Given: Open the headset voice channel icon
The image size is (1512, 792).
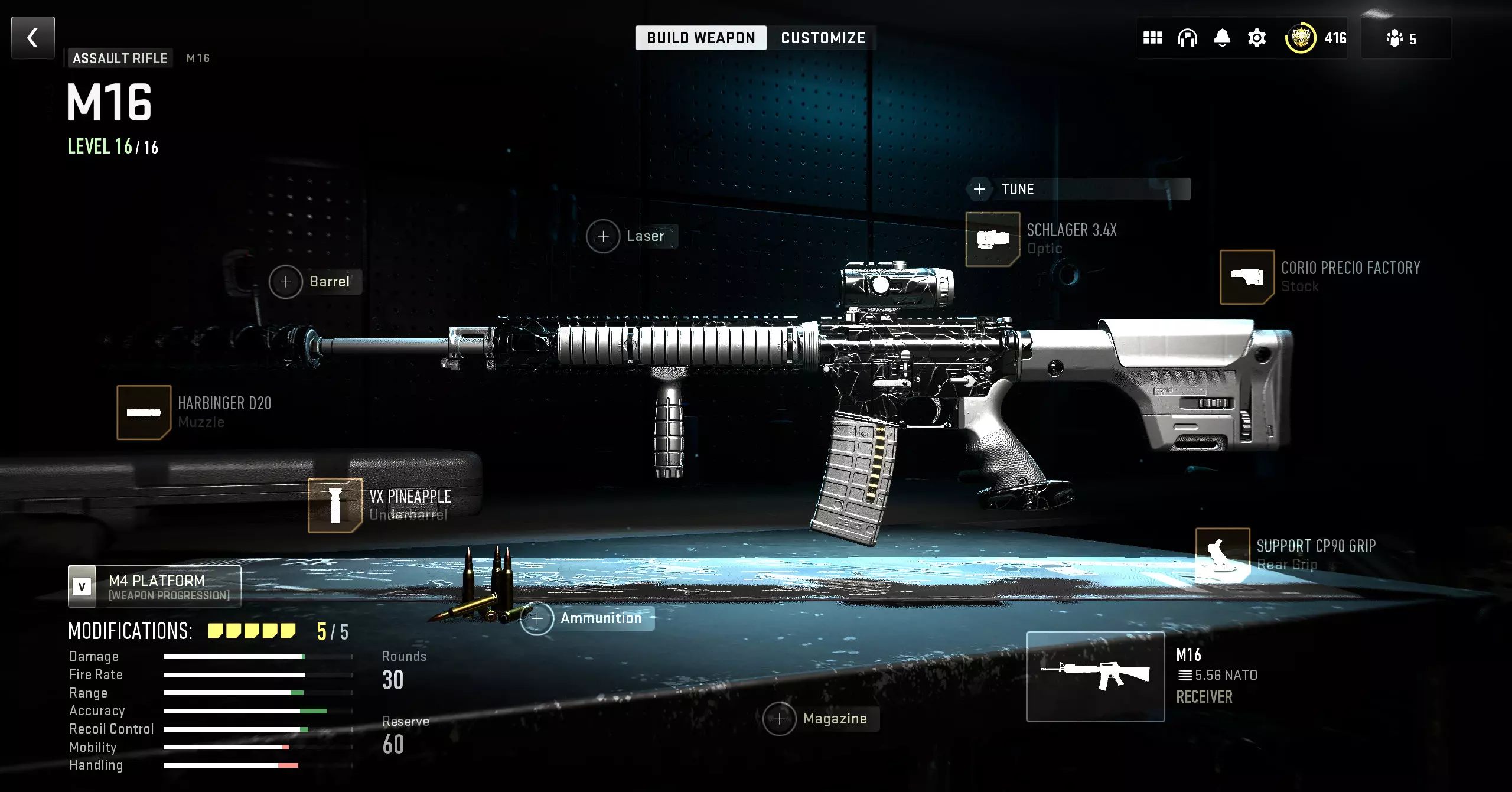Looking at the screenshot, I should pyautogui.click(x=1187, y=38).
